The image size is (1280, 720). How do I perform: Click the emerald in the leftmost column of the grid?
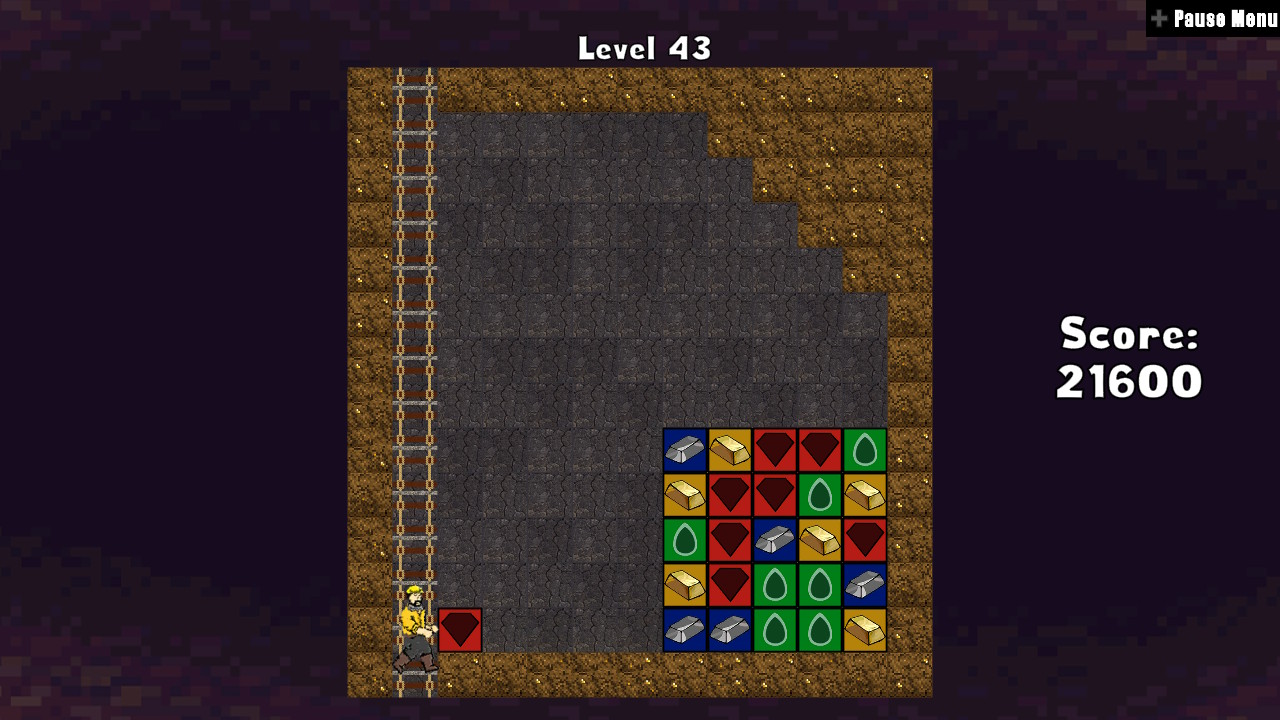[685, 540]
